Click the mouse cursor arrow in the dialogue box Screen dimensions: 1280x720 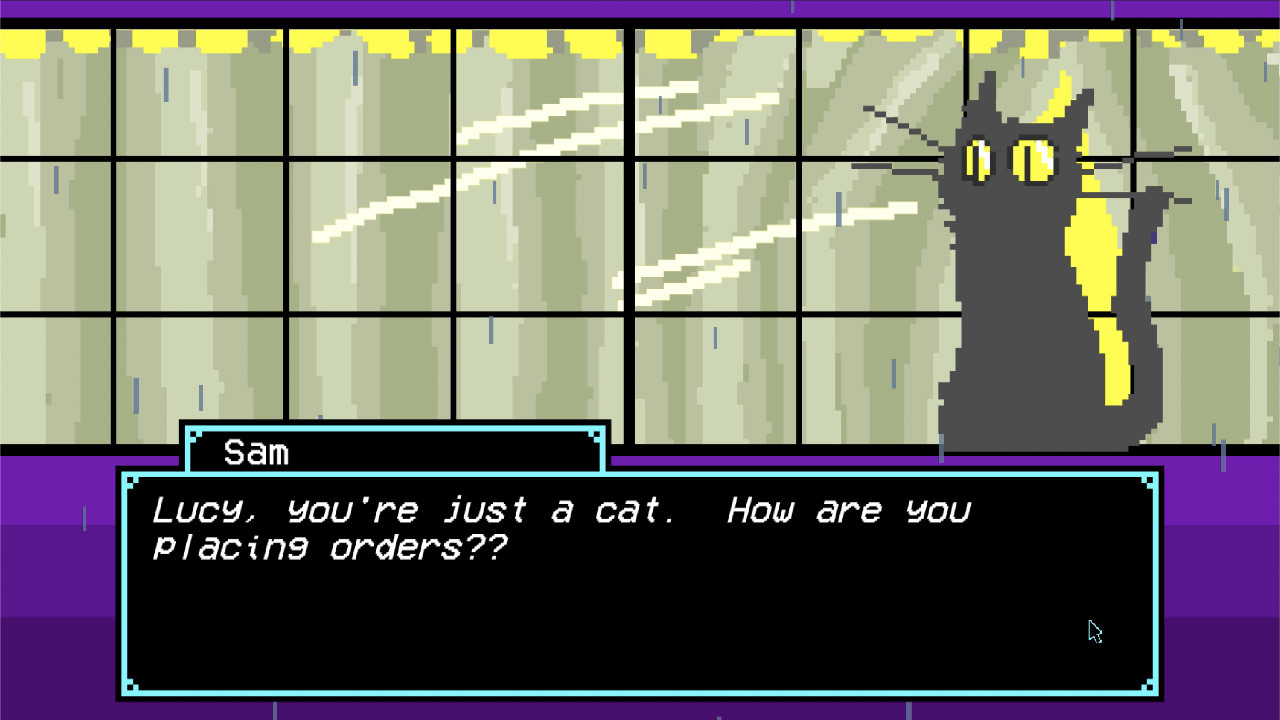[1095, 632]
